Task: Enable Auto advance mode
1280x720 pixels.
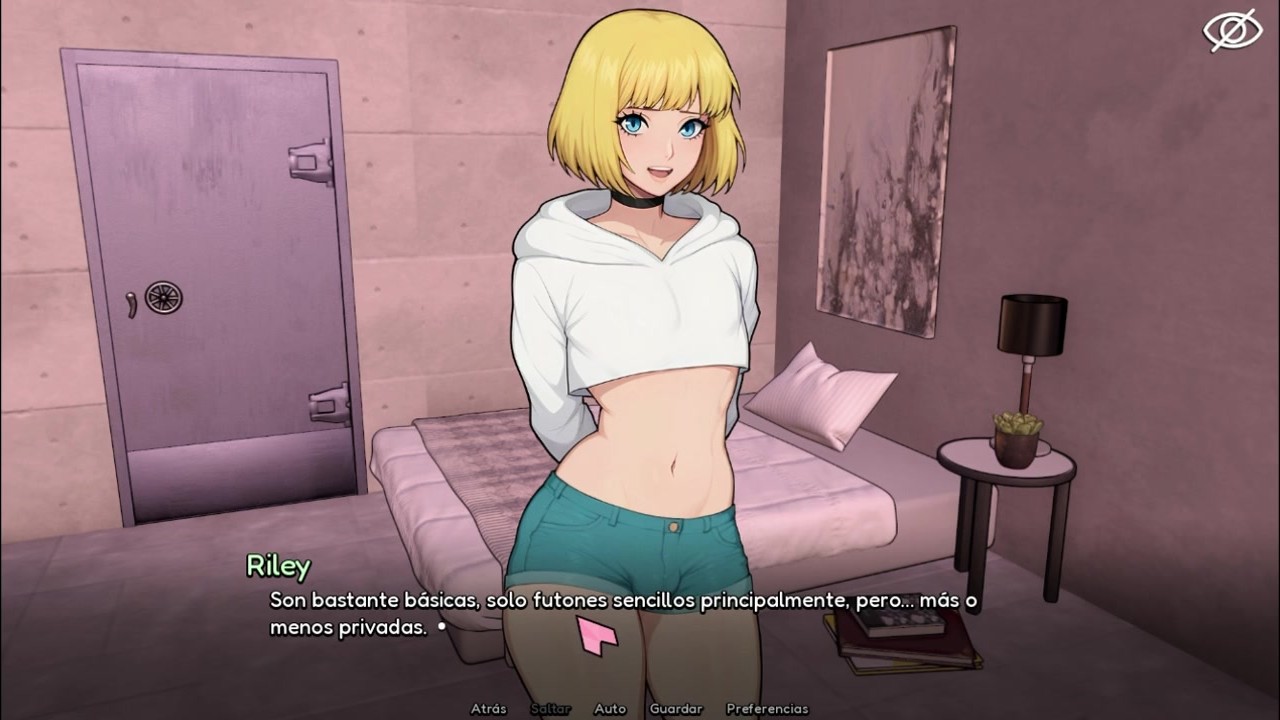Action: click(610, 709)
